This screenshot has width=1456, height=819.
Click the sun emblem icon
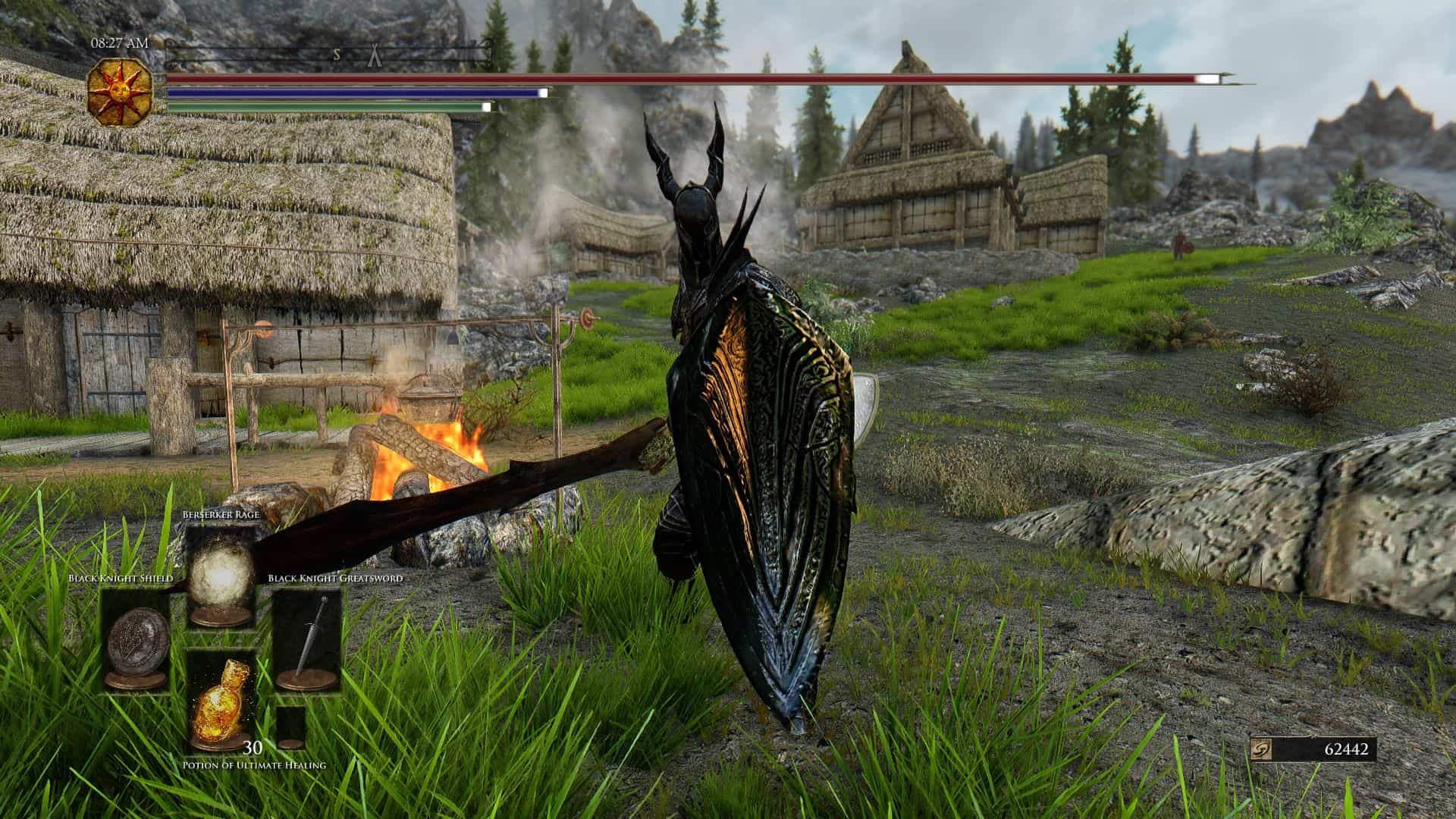(x=120, y=93)
